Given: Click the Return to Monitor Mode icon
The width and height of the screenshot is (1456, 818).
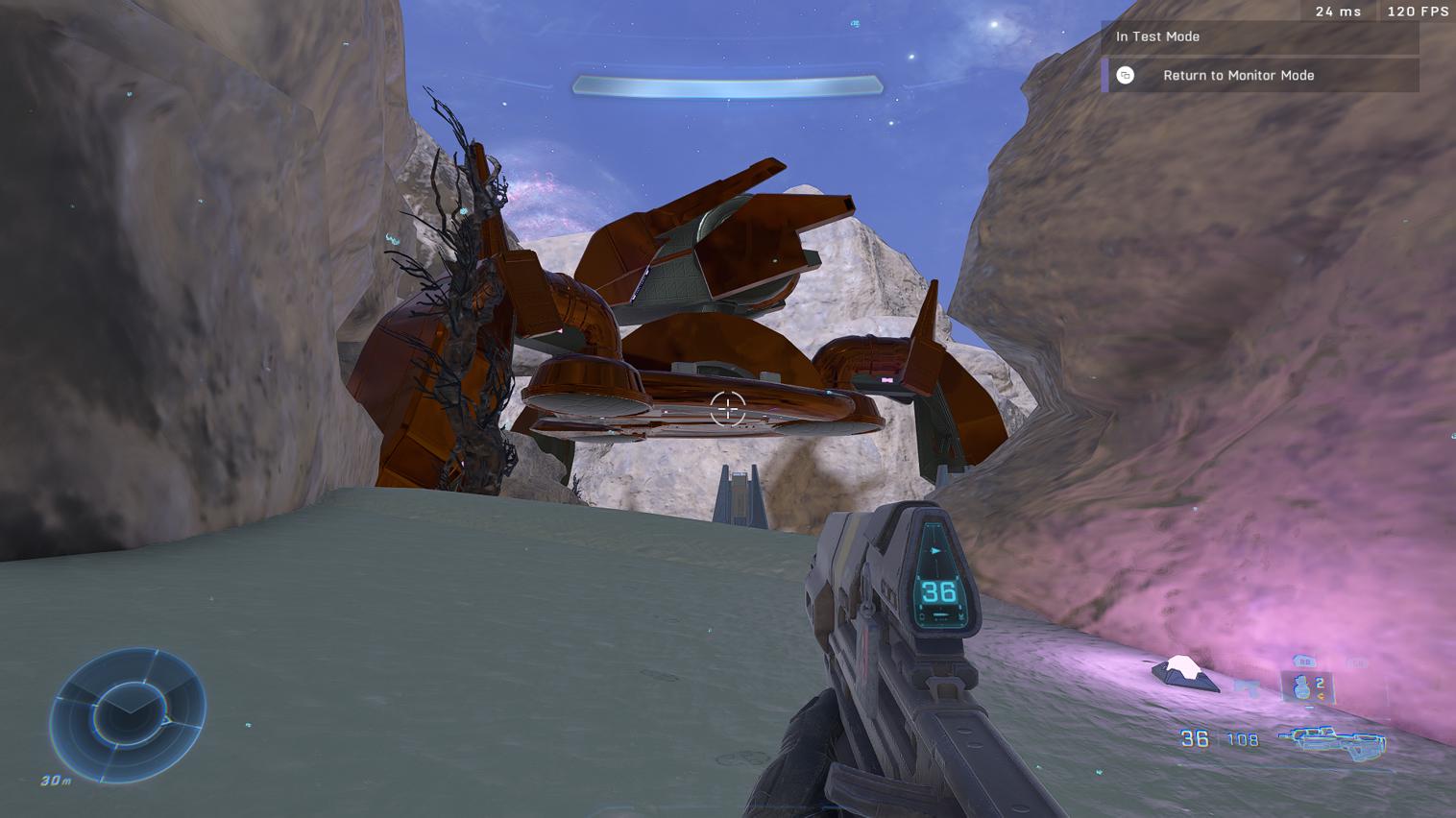Looking at the screenshot, I should pos(1124,75).
